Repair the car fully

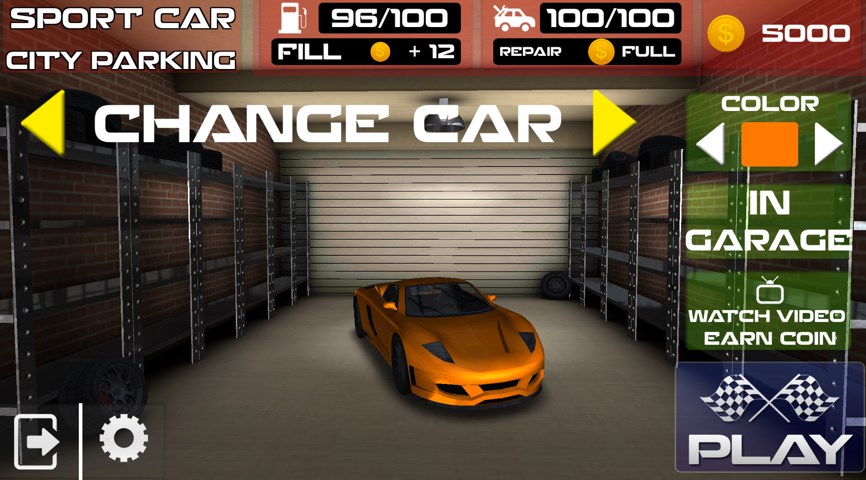click(x=586, y=52)
